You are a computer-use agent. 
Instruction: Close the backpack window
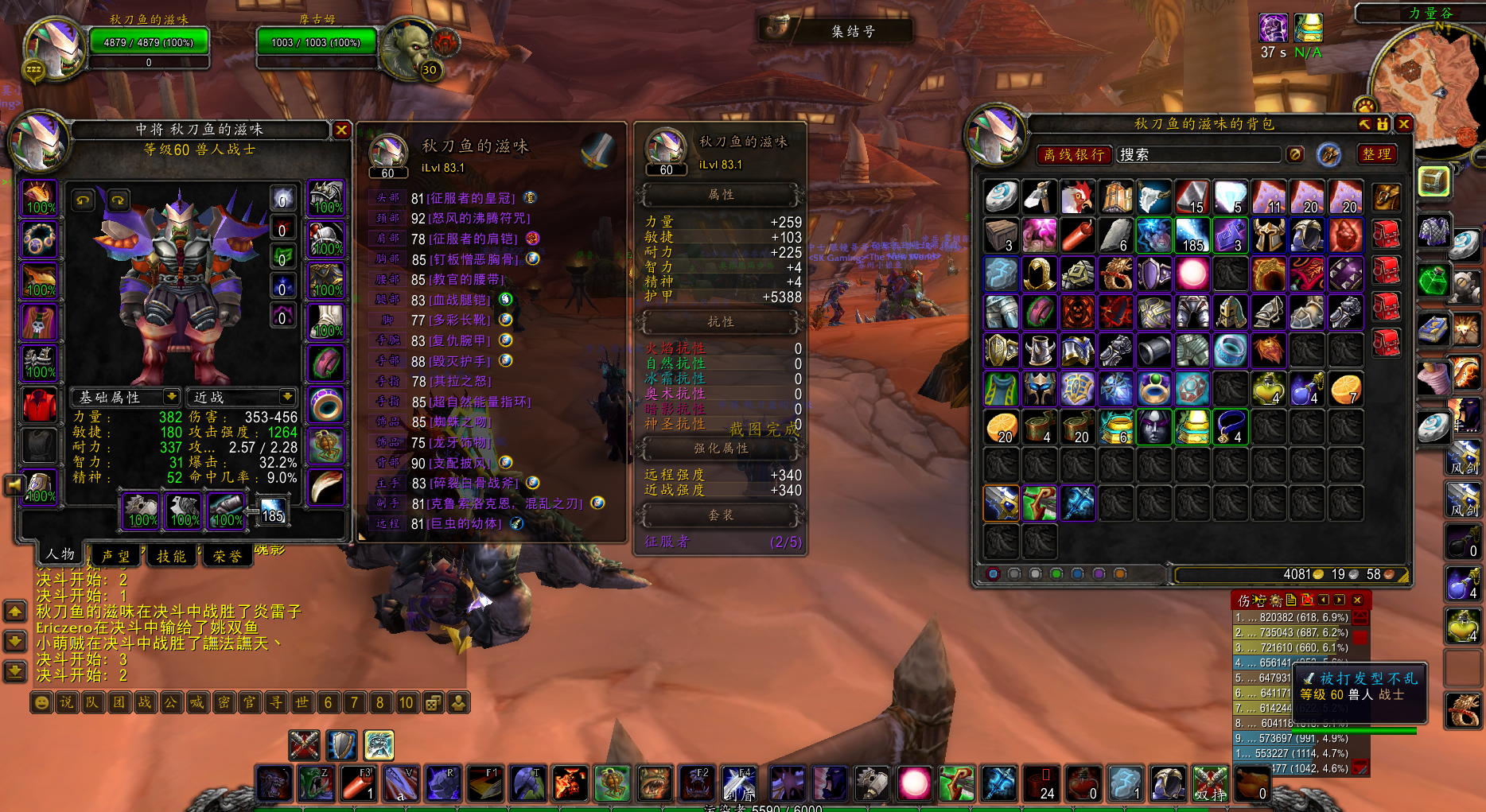1404,124
